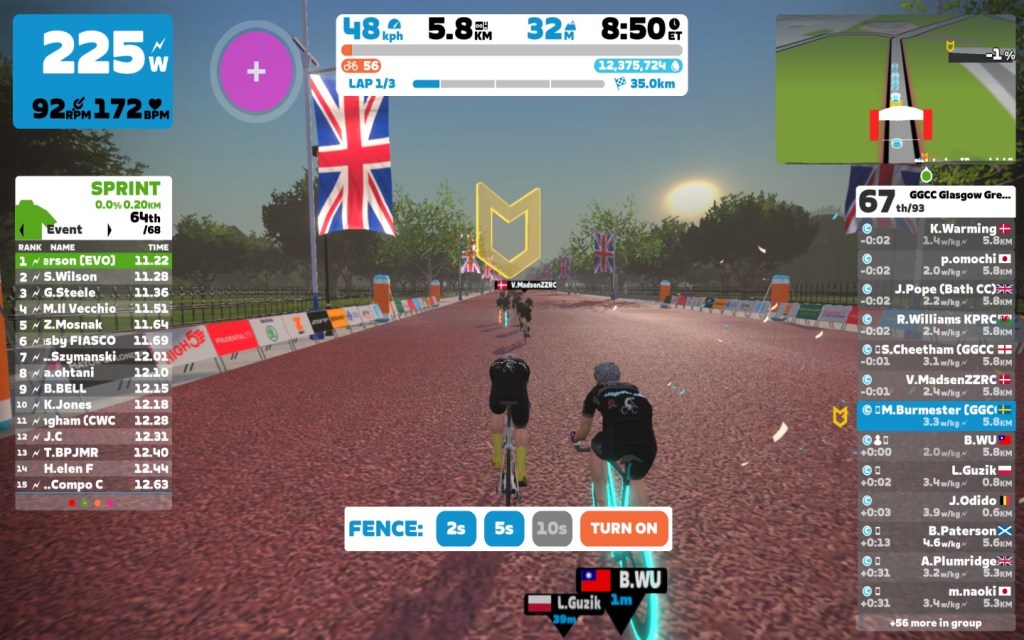
Task: Select highlighted M.Burmester rider row
Action: [x=936, y=416]
